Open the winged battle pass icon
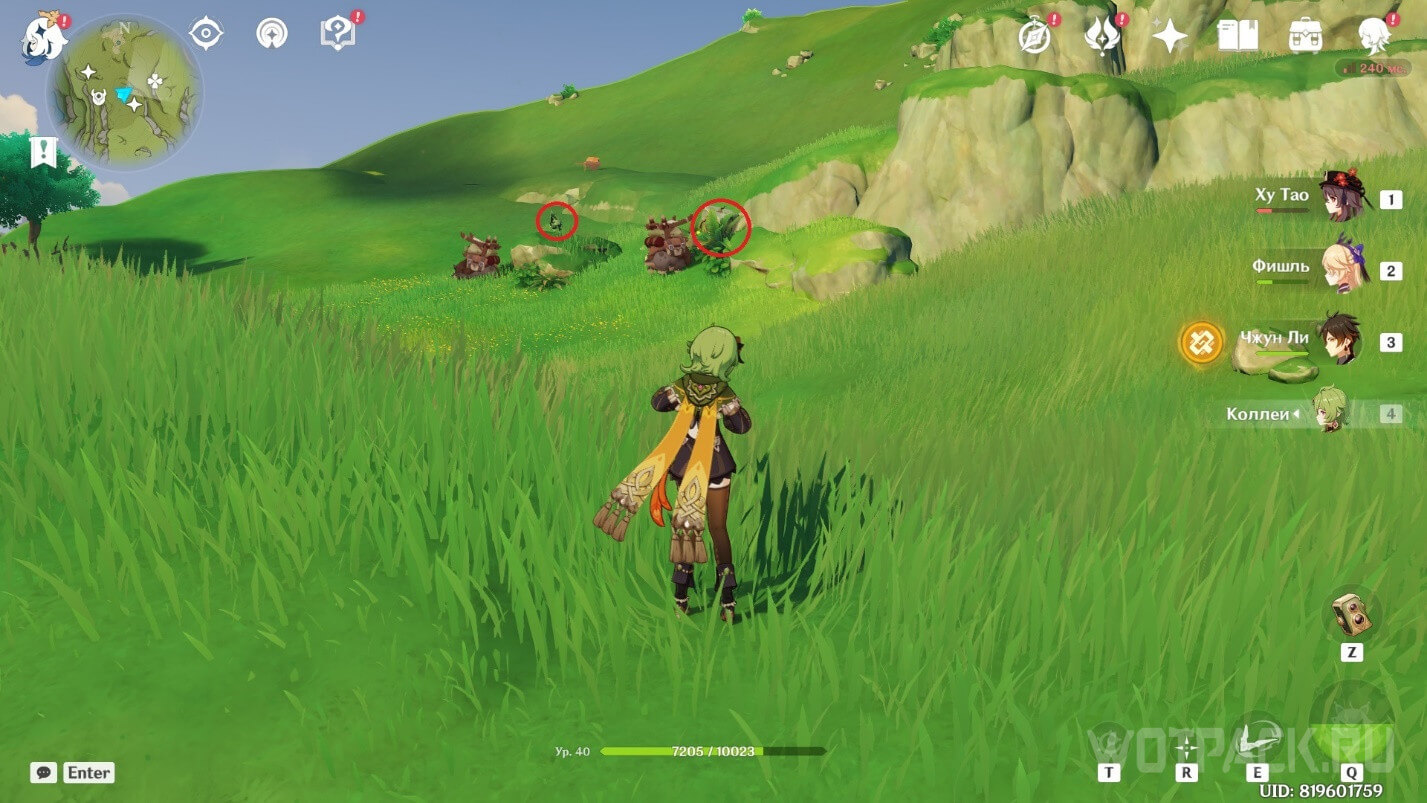The width and height of the screenshot is (1427, 803). [1101, 37]
